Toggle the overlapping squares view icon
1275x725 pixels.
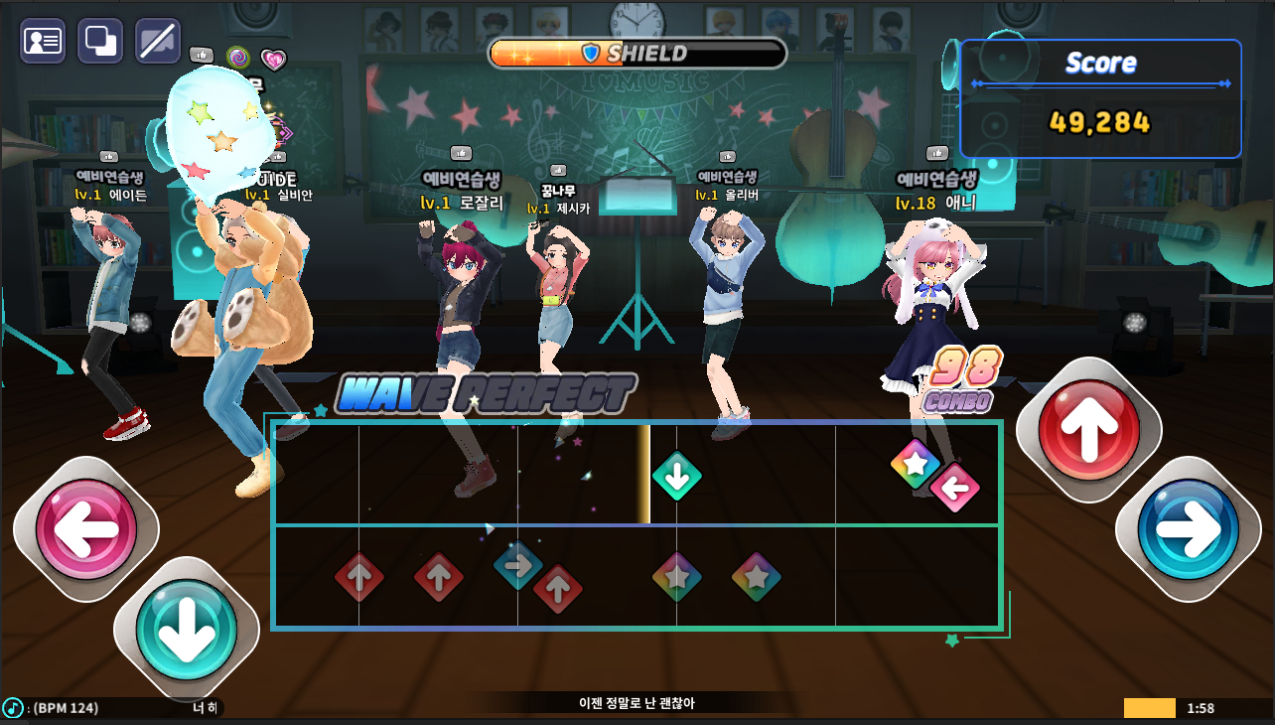point(101,41)
